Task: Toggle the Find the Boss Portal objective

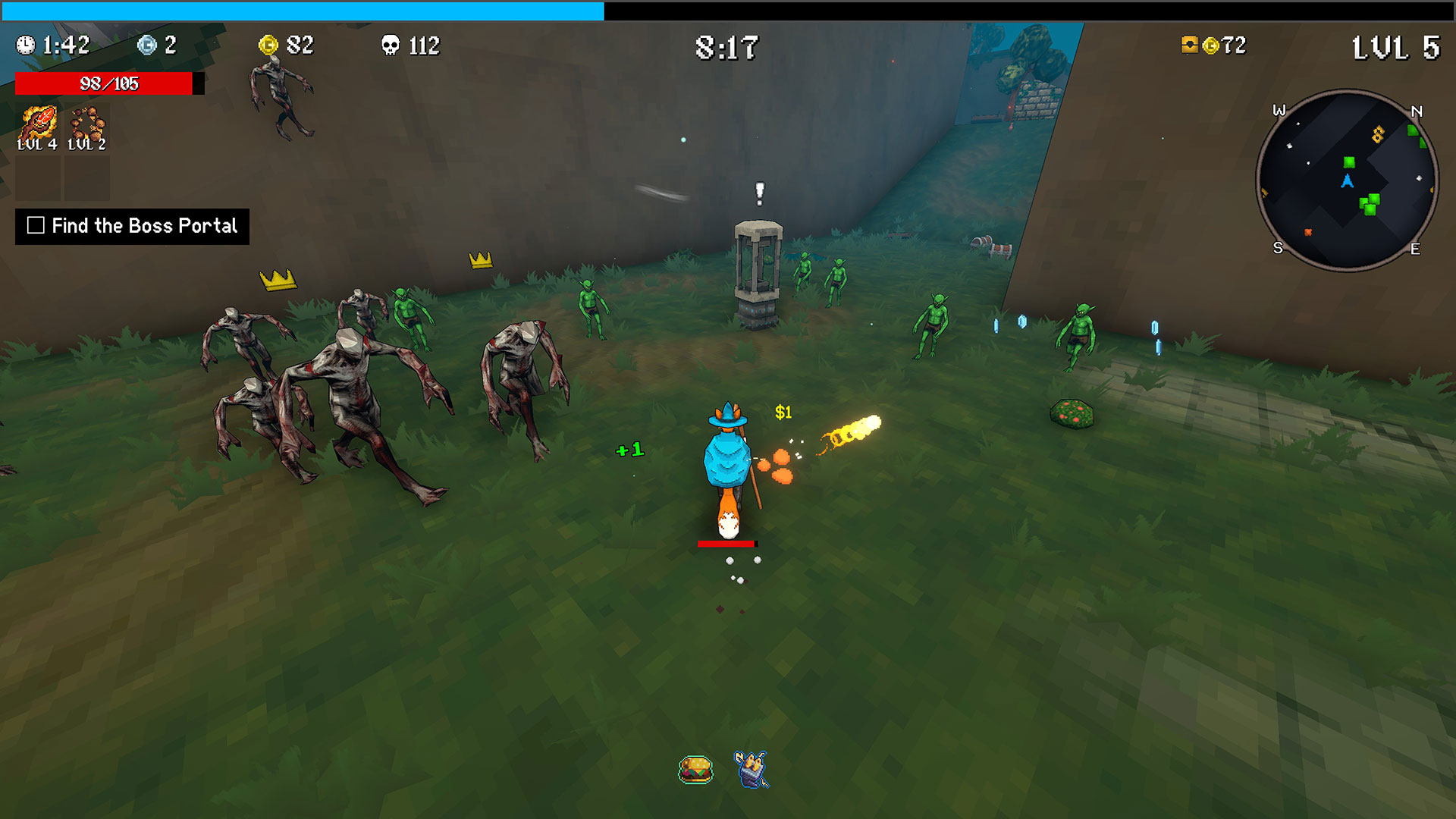Action: (x=36, y=225)
